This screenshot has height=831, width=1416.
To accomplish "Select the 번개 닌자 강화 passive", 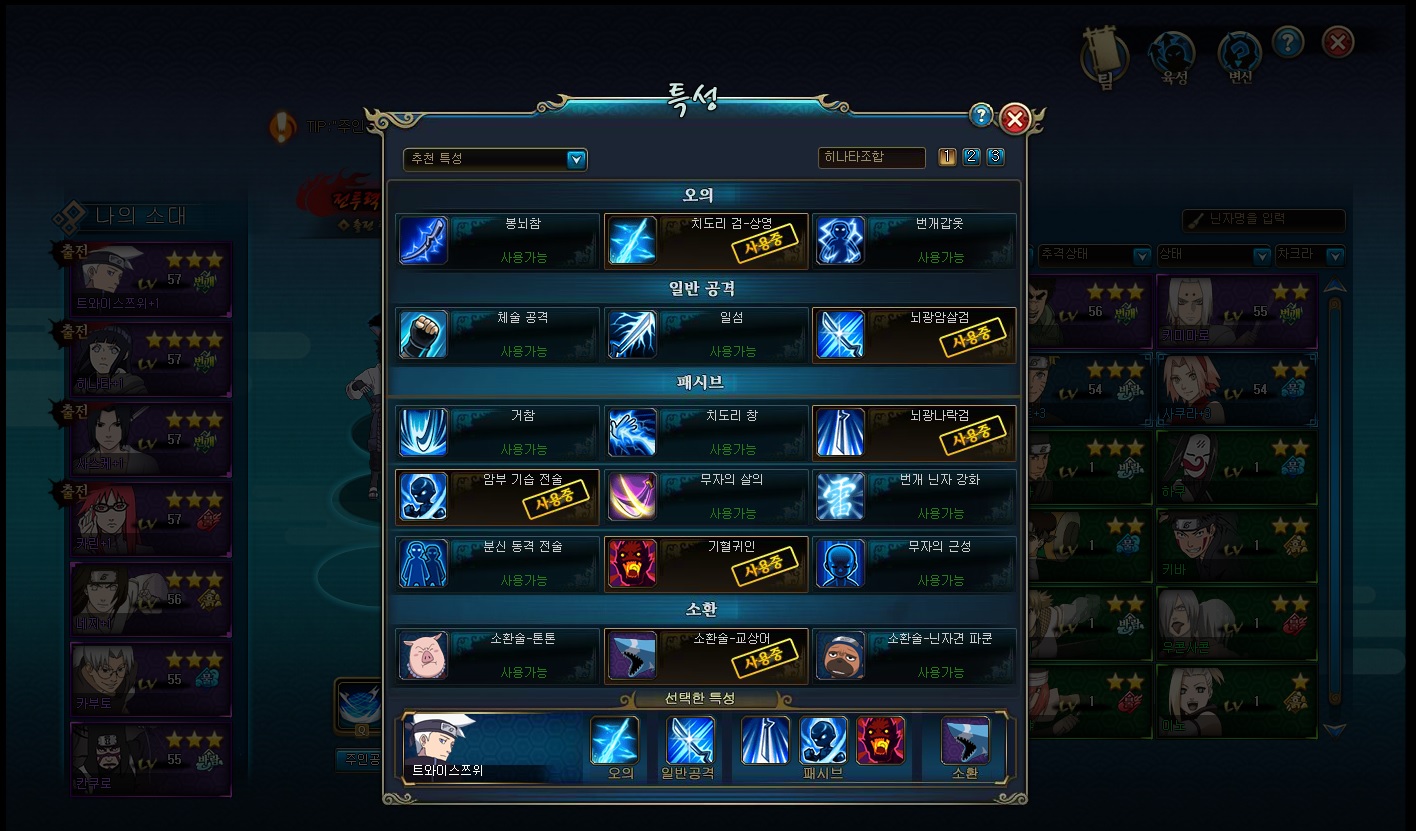I will (914, 497).
